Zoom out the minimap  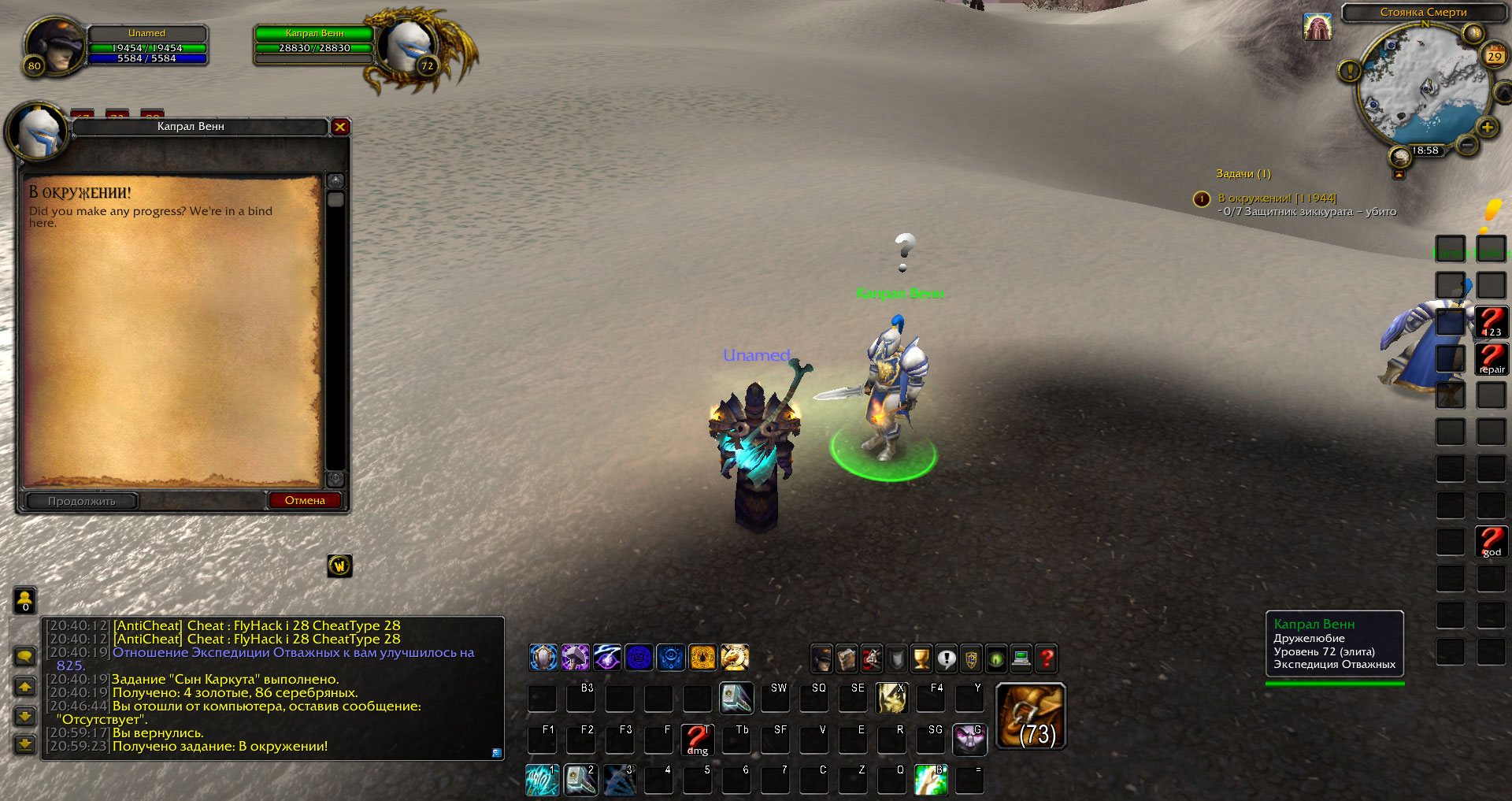[1466, 145]
